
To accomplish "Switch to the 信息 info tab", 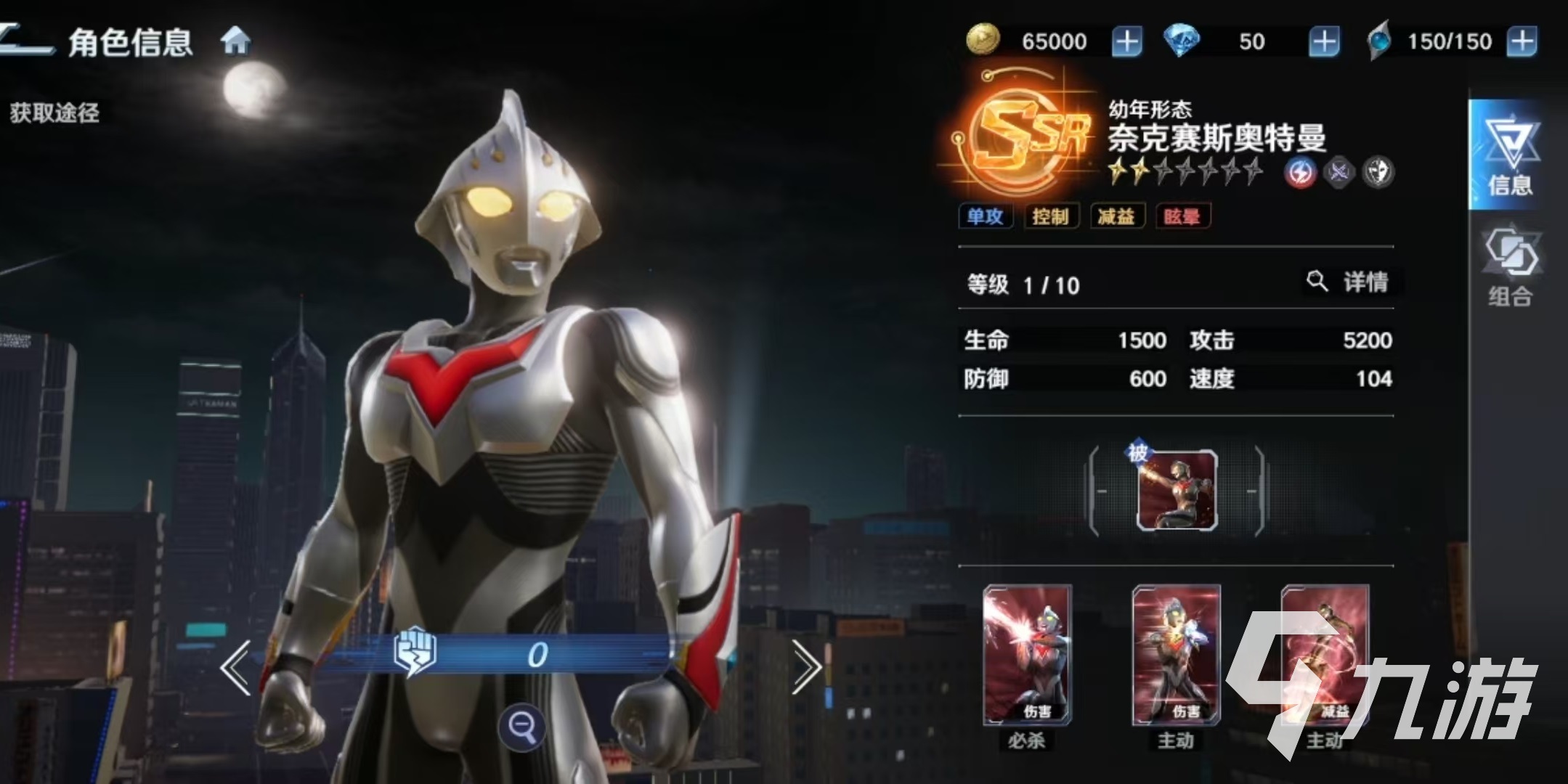I will [x=1510, y=156].
